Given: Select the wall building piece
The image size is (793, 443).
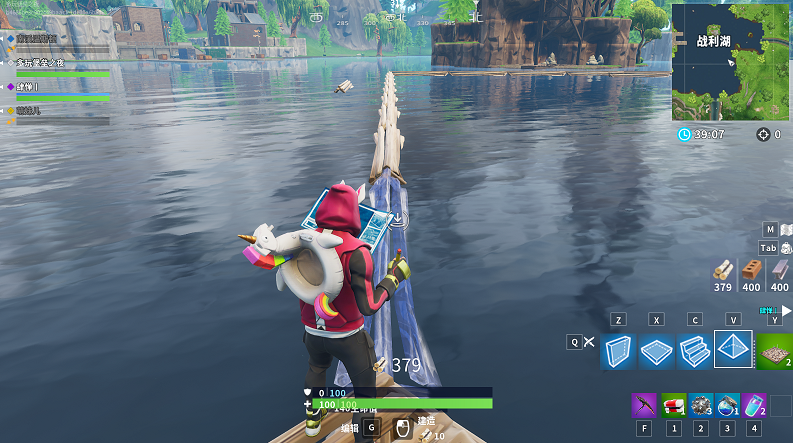Looking at the screenshot, I should (618, 351).
